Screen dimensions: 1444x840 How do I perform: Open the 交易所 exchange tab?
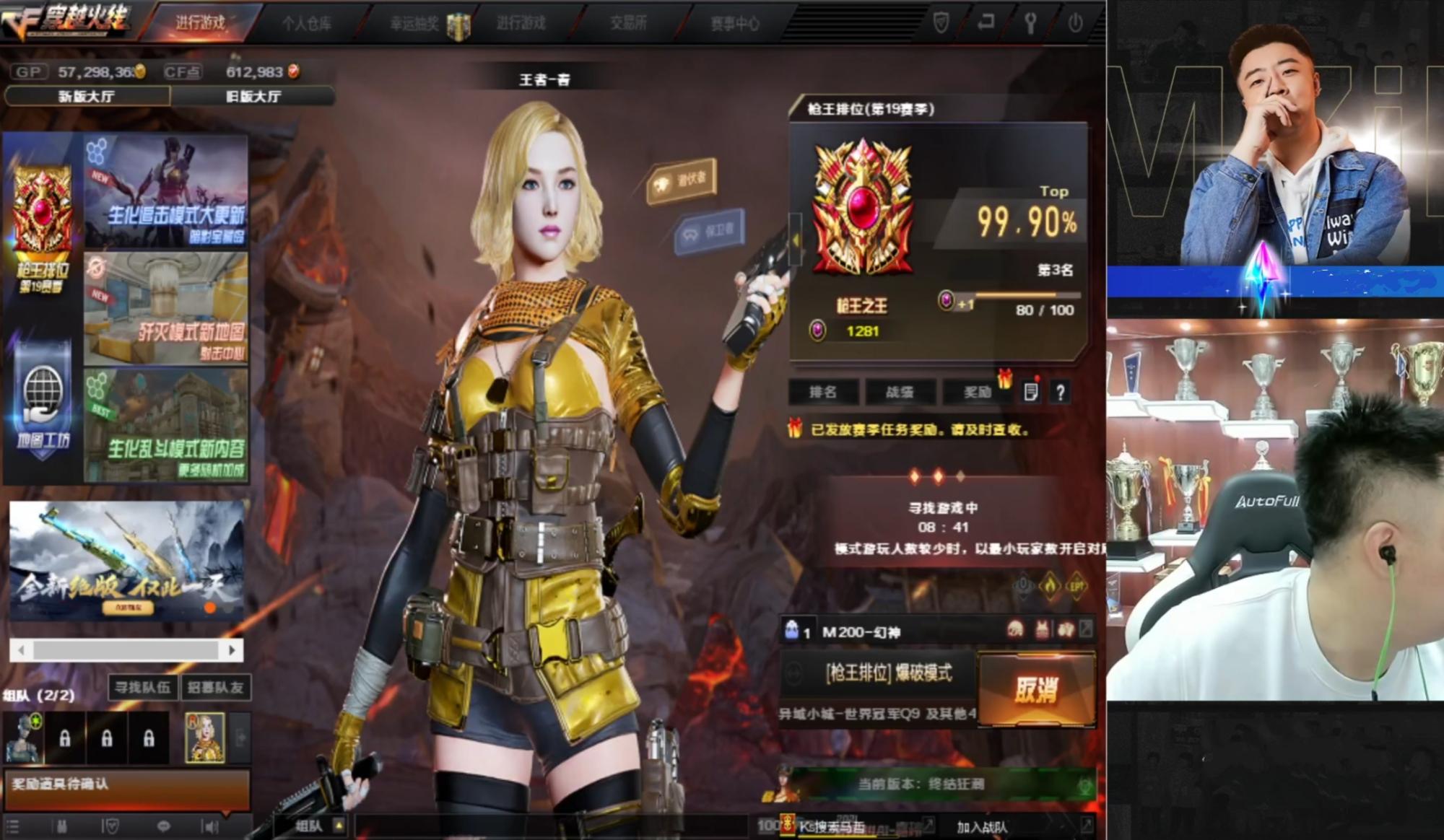(x=627, y=24)
